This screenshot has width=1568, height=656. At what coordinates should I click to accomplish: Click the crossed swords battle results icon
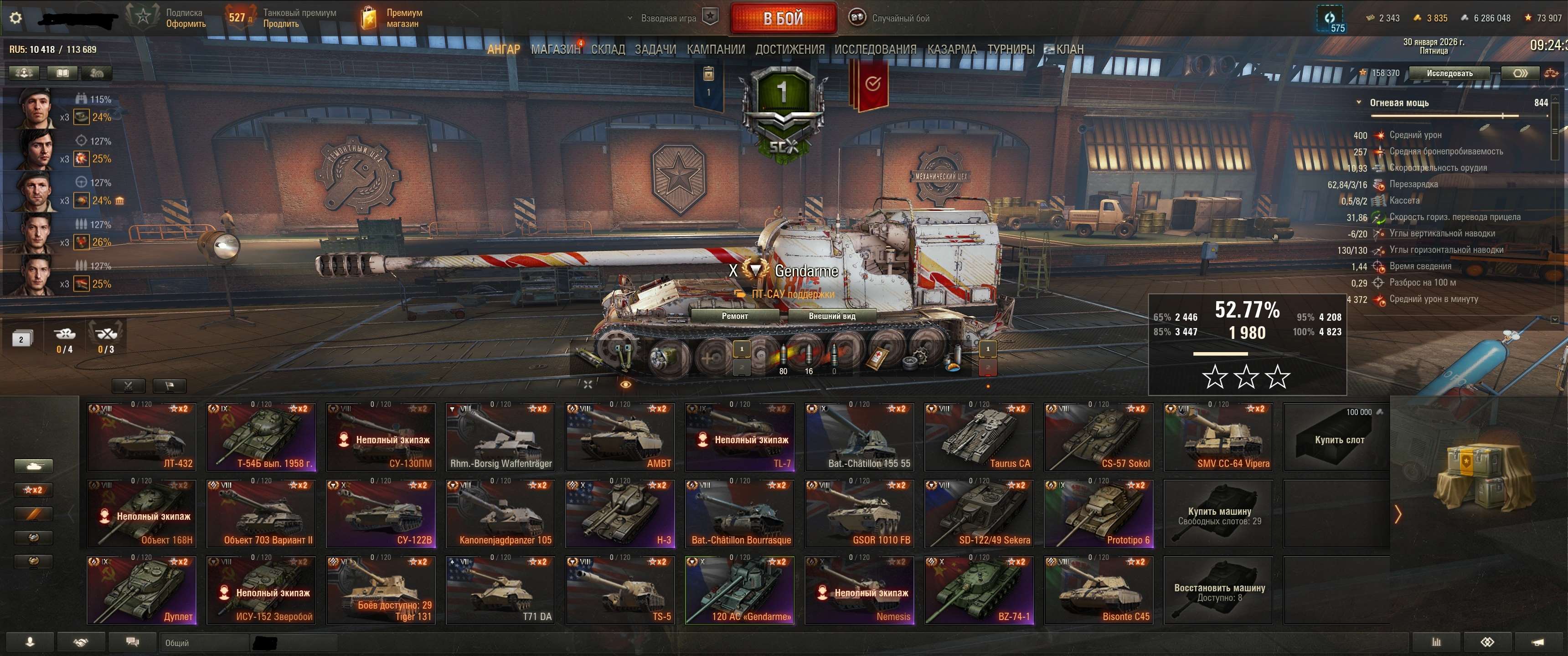(129, 385)
